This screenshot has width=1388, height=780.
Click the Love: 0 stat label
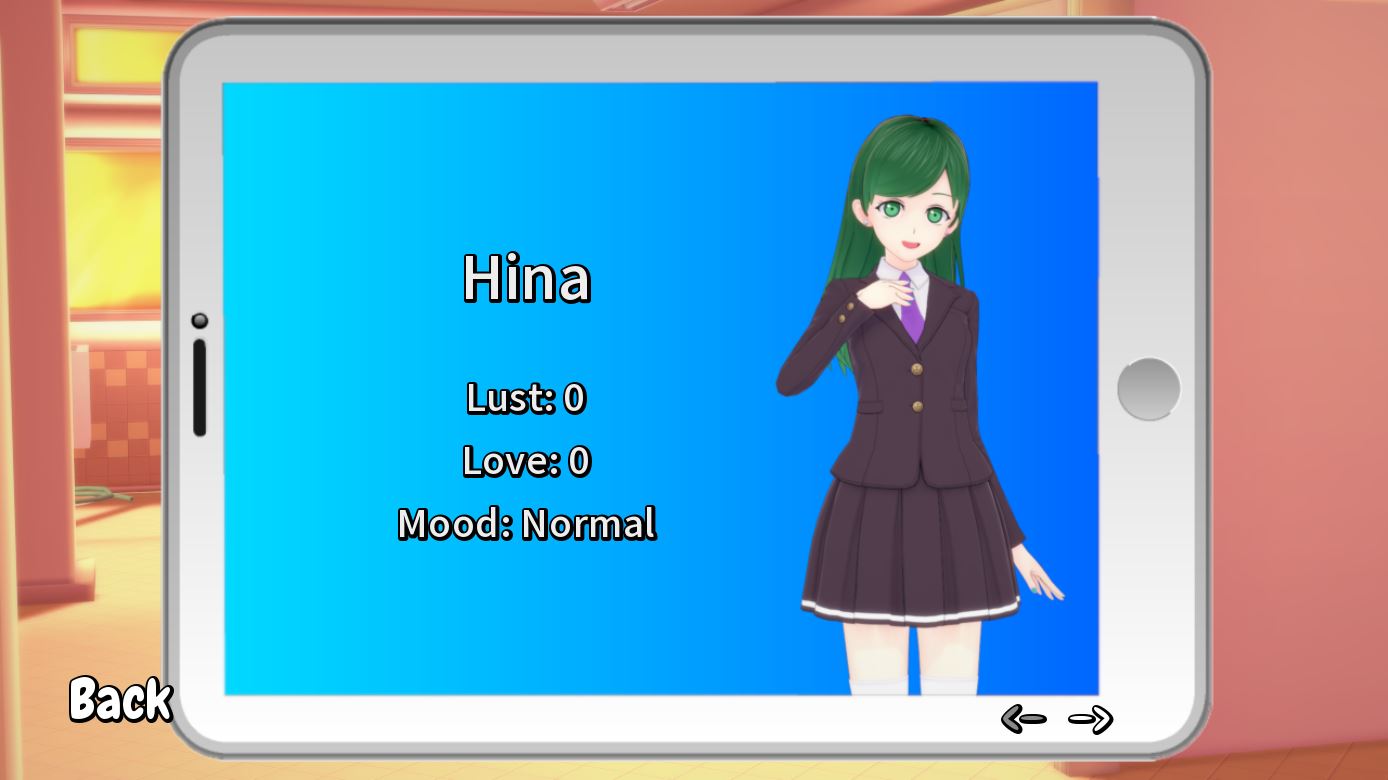525,462
